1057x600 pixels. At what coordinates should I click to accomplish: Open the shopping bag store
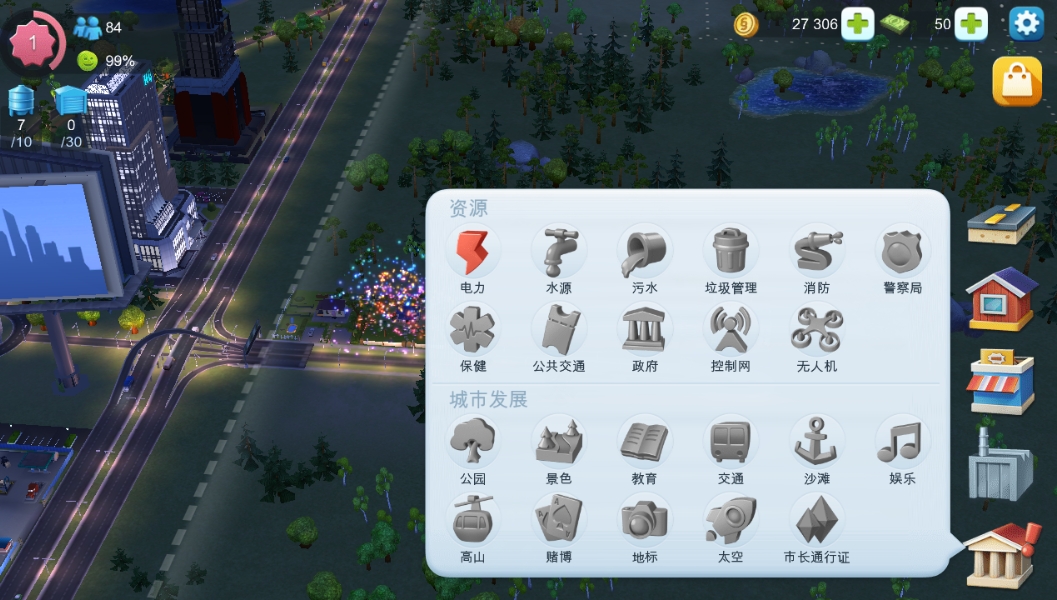coord(1016,81)
